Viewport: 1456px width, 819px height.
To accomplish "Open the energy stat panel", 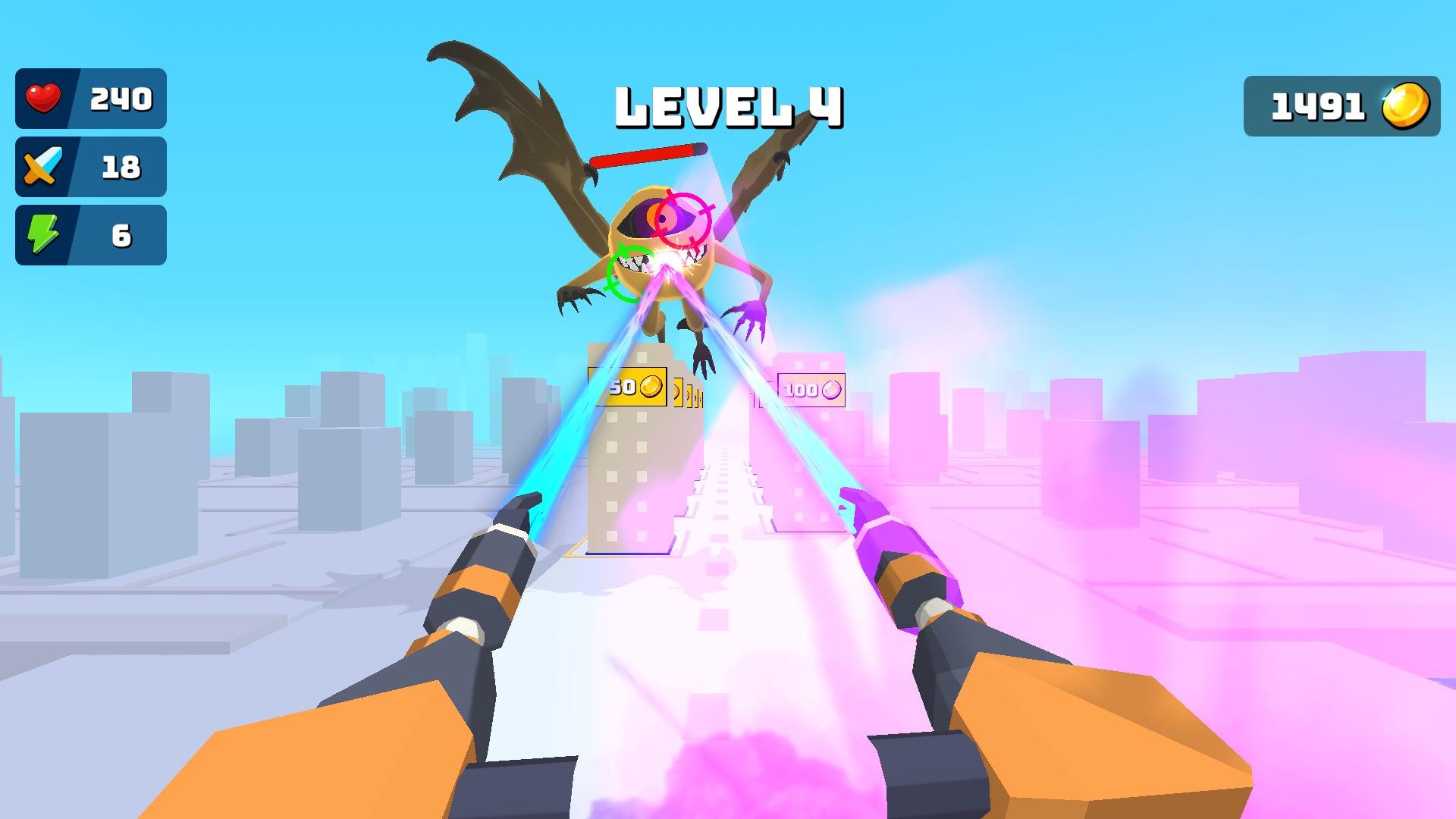I will click(x=91, y=235).
